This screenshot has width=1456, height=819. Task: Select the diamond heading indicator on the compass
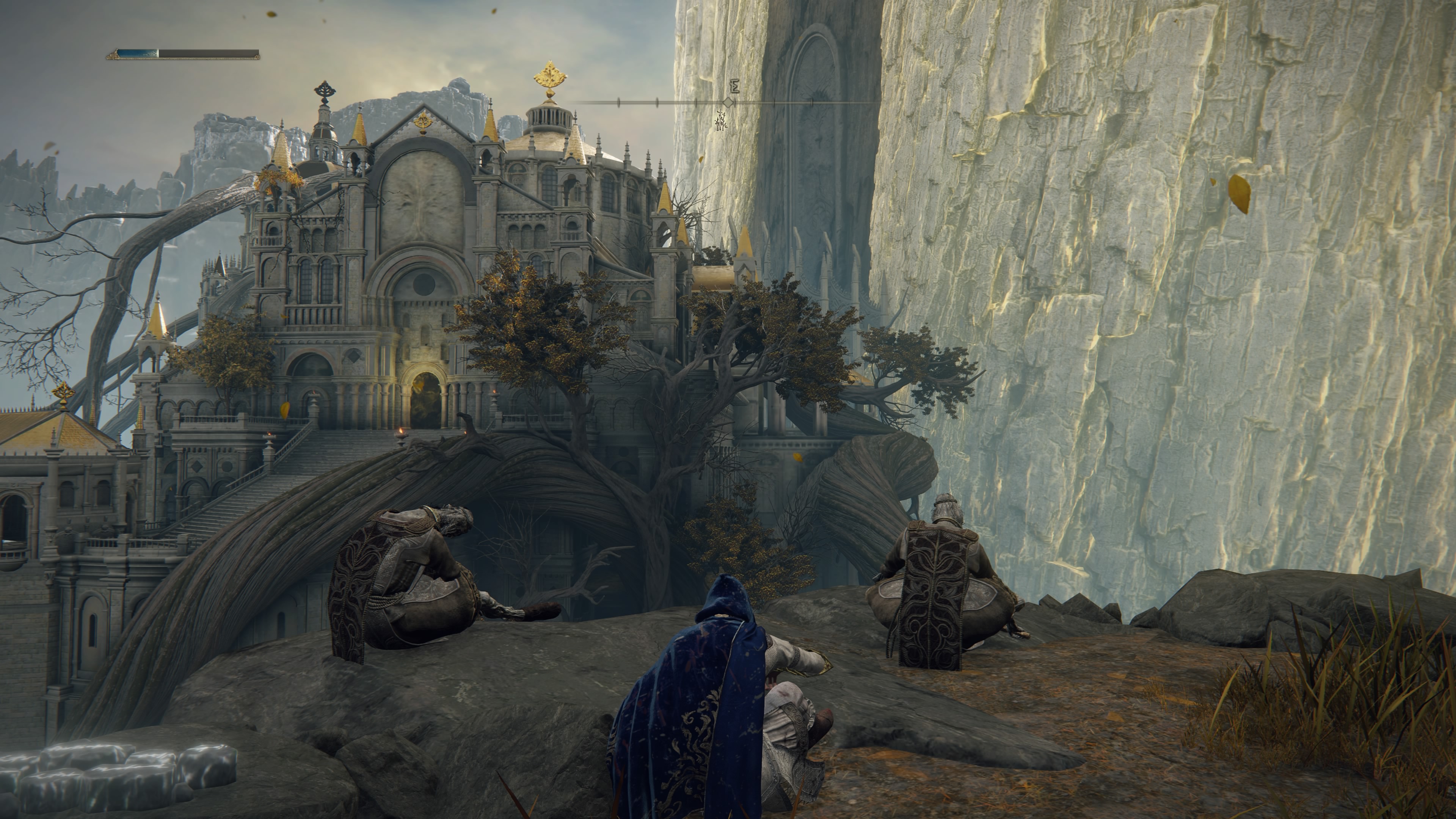pos(729,103)
